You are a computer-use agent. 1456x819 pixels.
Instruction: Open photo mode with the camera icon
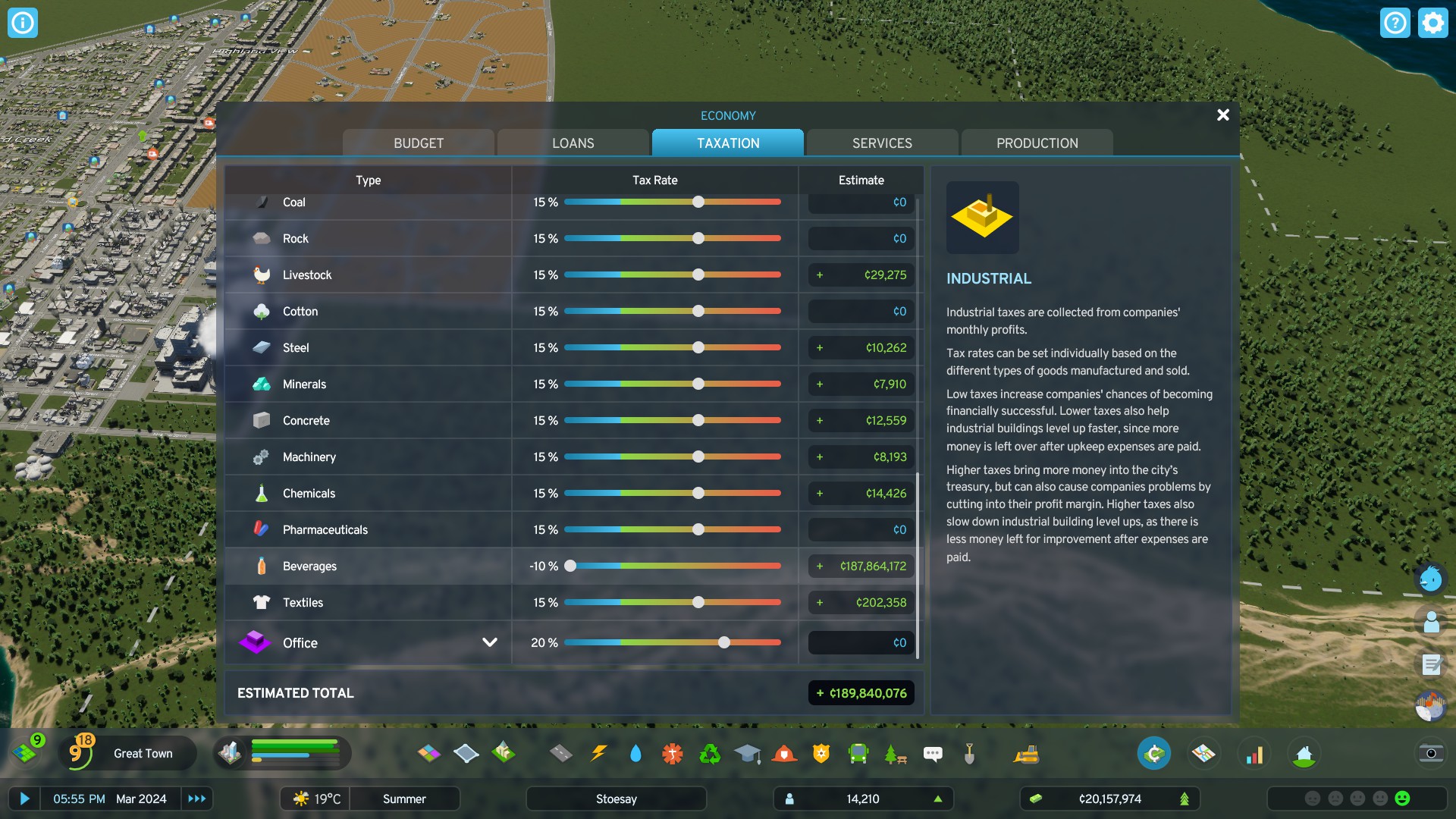point(1432,753)
